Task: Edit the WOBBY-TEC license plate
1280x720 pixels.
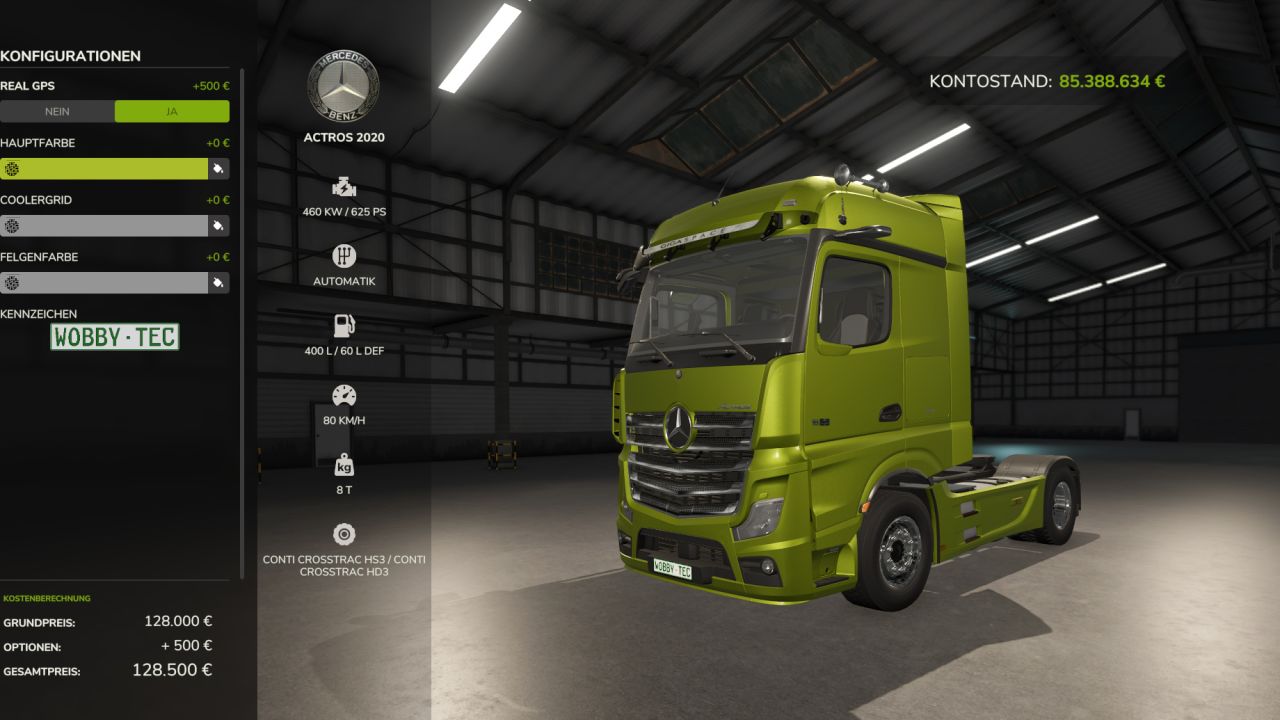Action: (115, 337)
